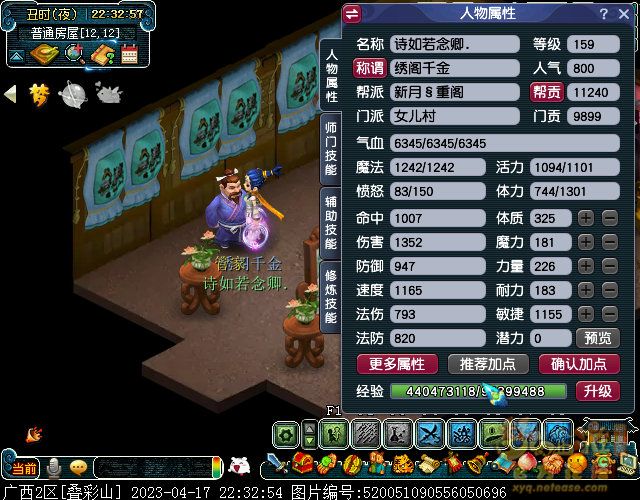Close the 人物属性 character panel
The height and width of the screenshot is (500, 640).
625,14
